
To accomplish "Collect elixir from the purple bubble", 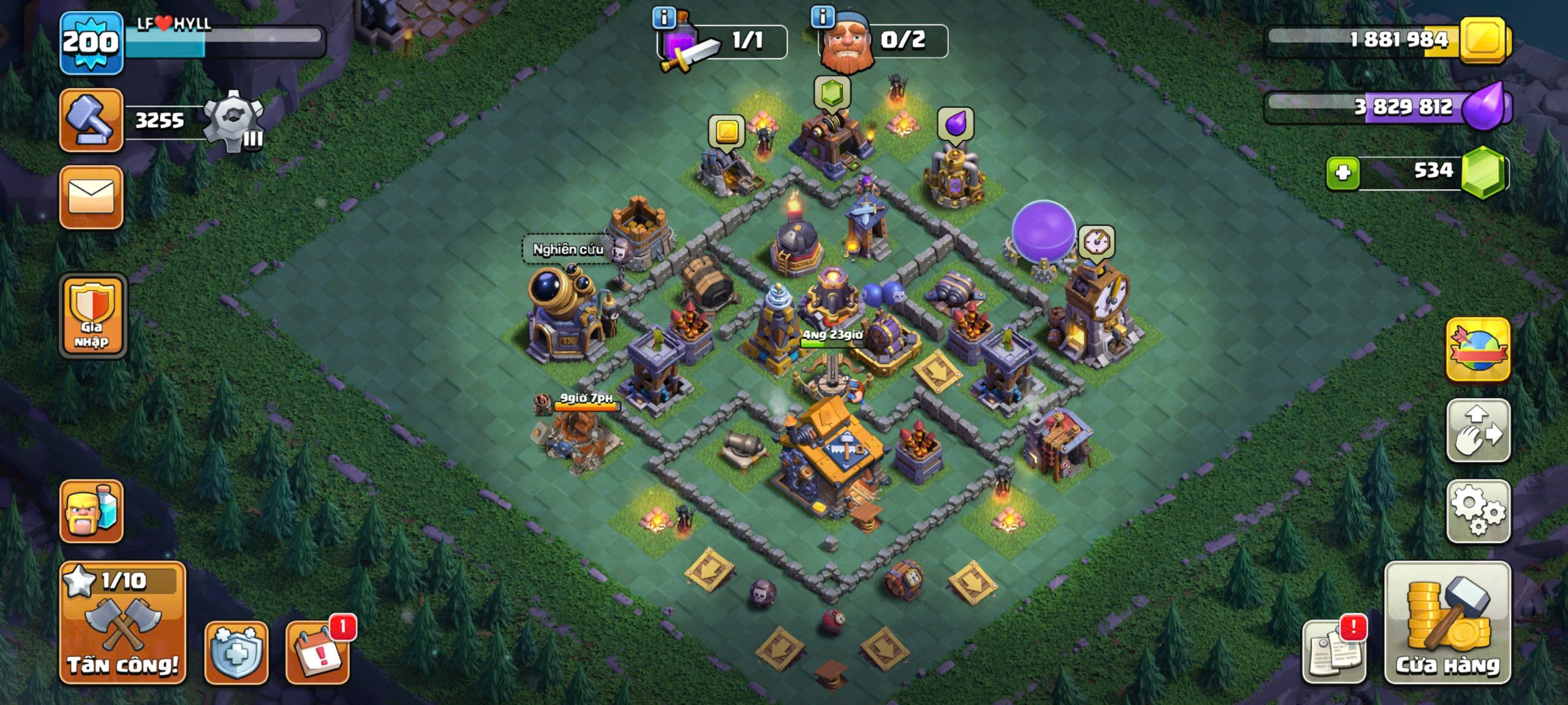I will 956,124.
